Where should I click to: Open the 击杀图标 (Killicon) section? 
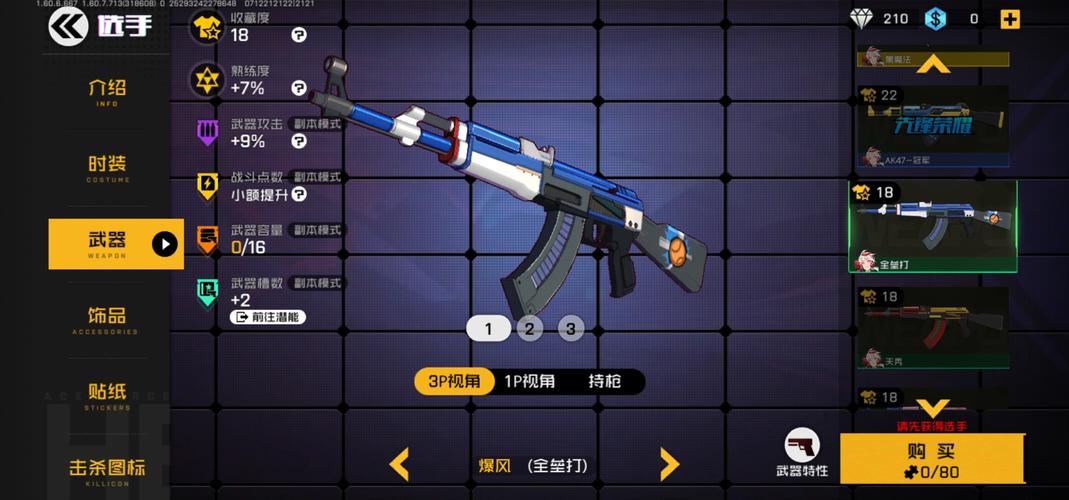[107, 469]
